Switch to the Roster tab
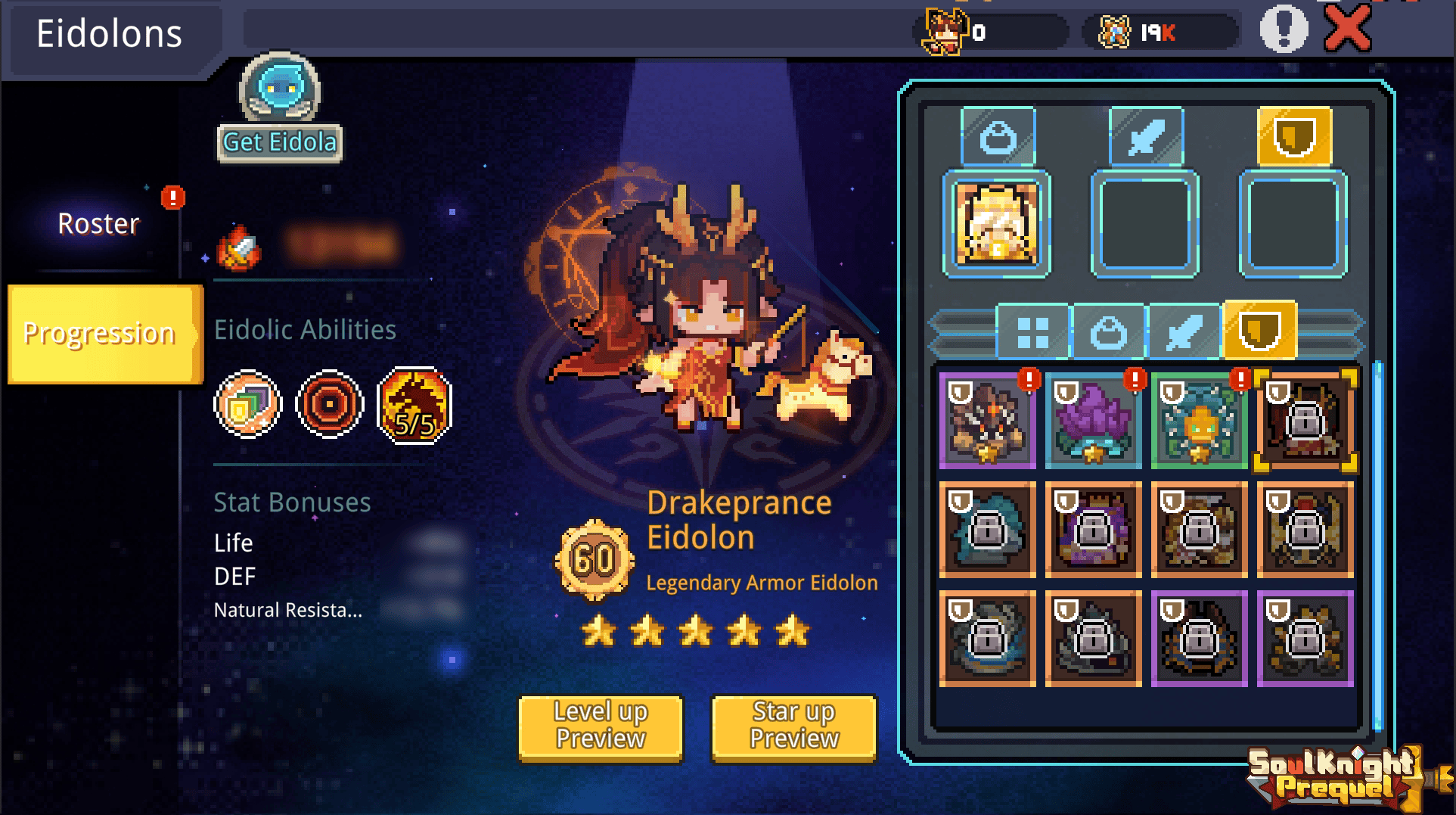1456x815 pixels. point(98,224)
